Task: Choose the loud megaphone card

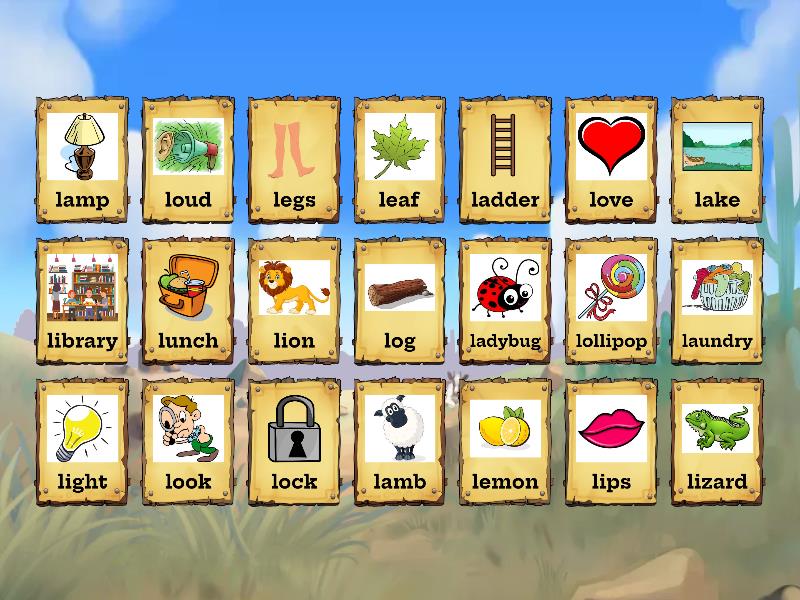Action: tap(188, 160)
